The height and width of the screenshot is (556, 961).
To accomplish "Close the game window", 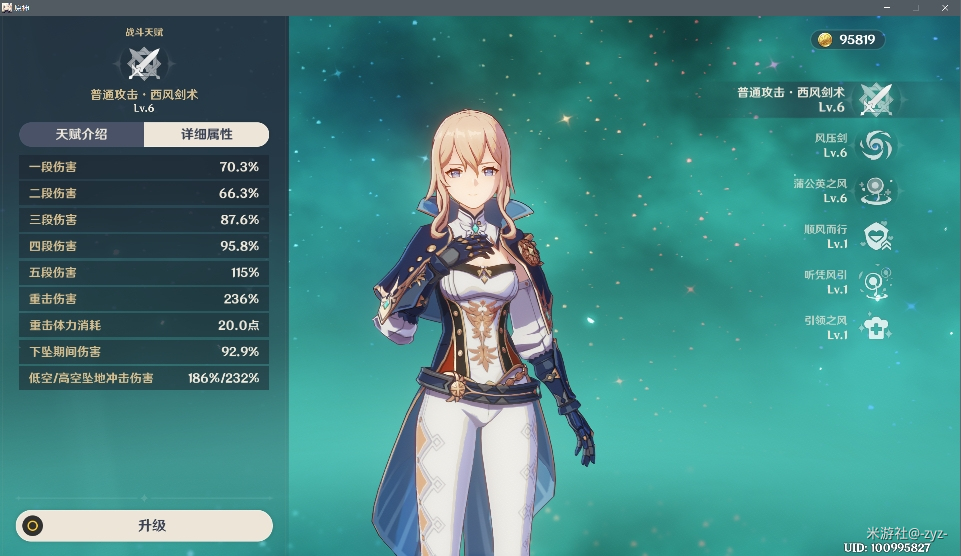I will pos(948,7).
